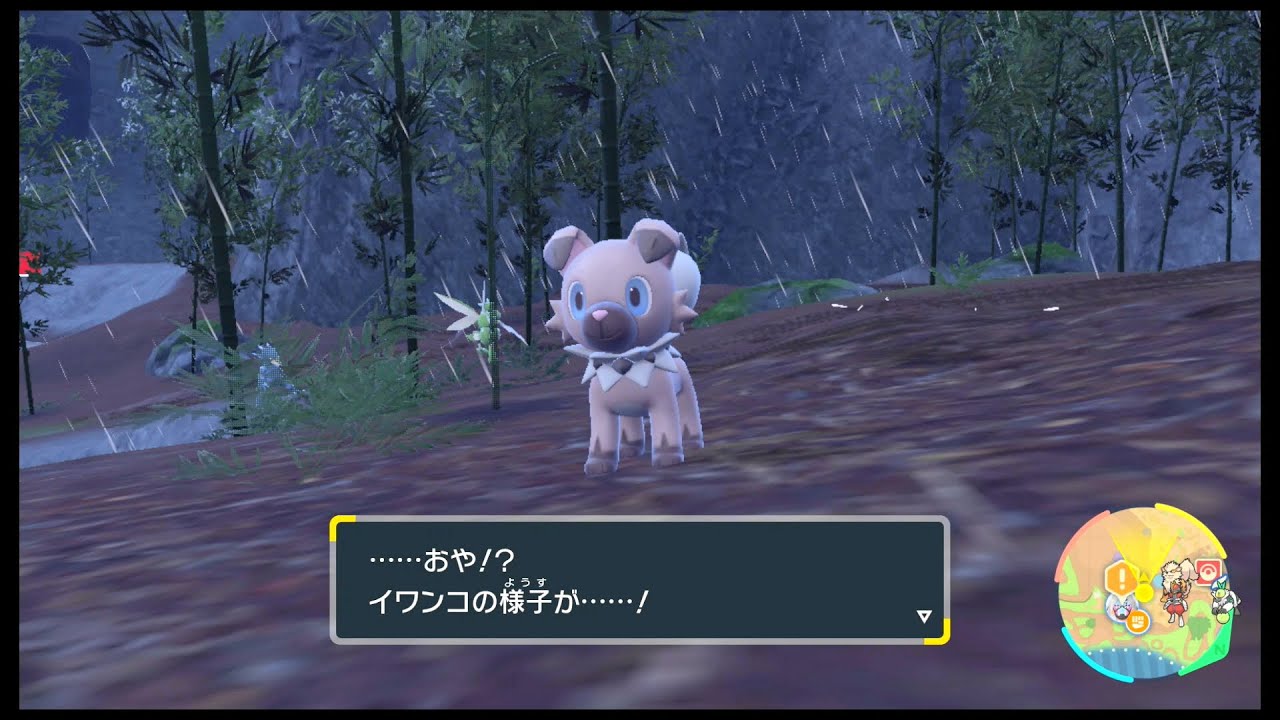Click the orange fist badge icon on minimap
Viewport: 1280px width, 720px height.
pos(1137,622)
